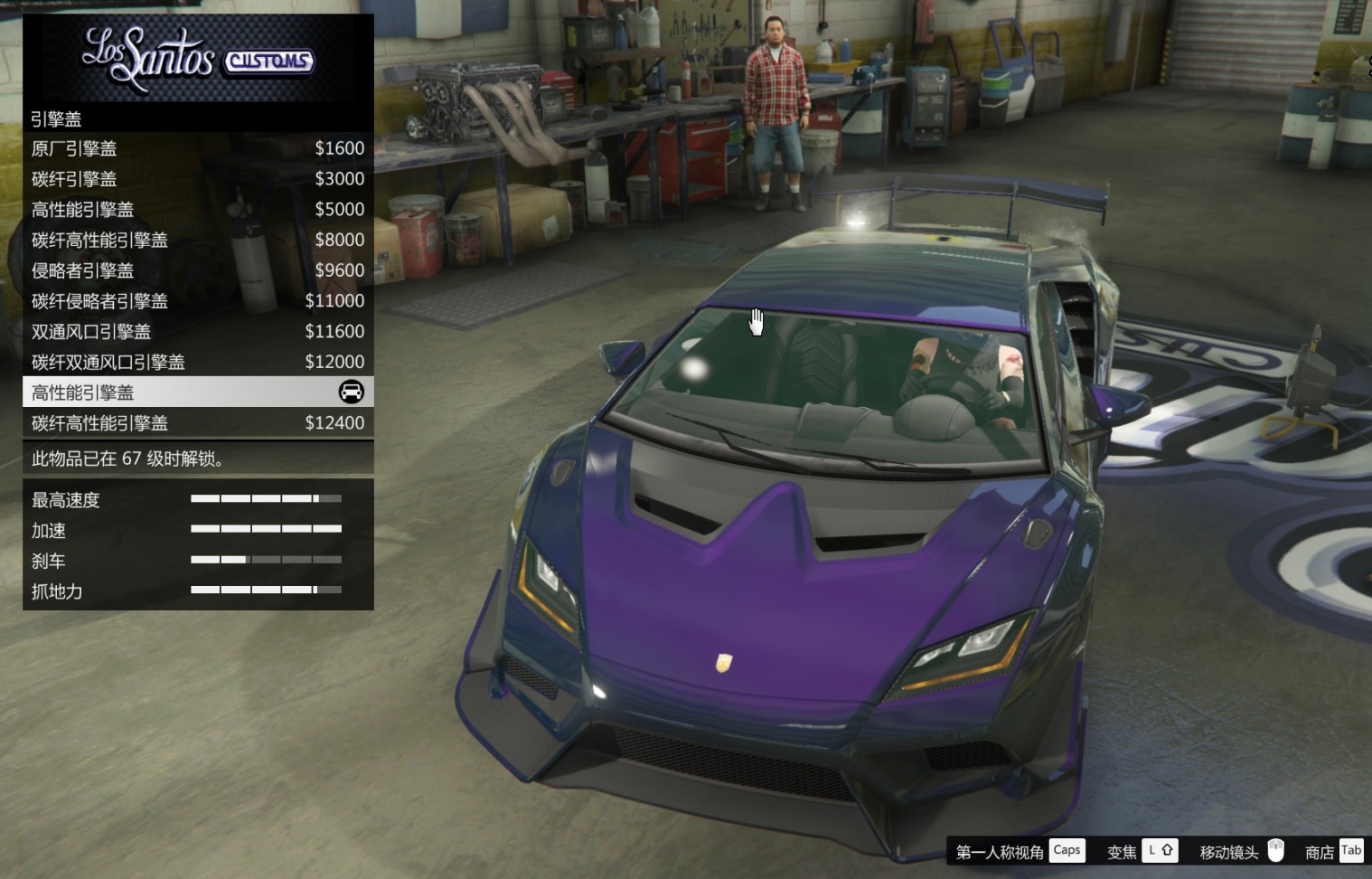Choose 碳纤双通风口引擎盖 for $12000

point(198,362)
